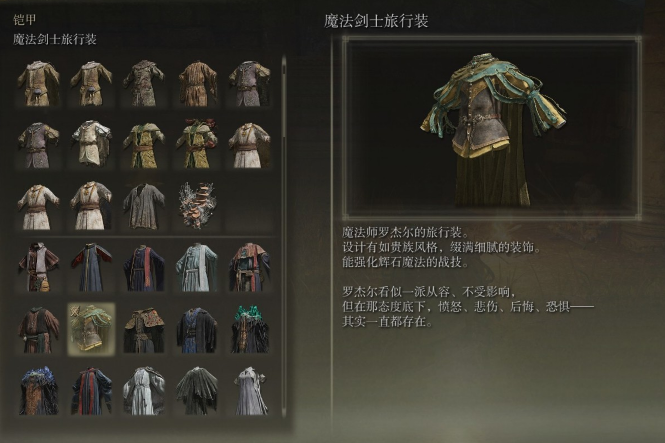Select the highlighted Spellblade's Traveling Attire slot
The width and height of the screenshot is (665, 443).
pyautogui.click(x=91, y=328)
